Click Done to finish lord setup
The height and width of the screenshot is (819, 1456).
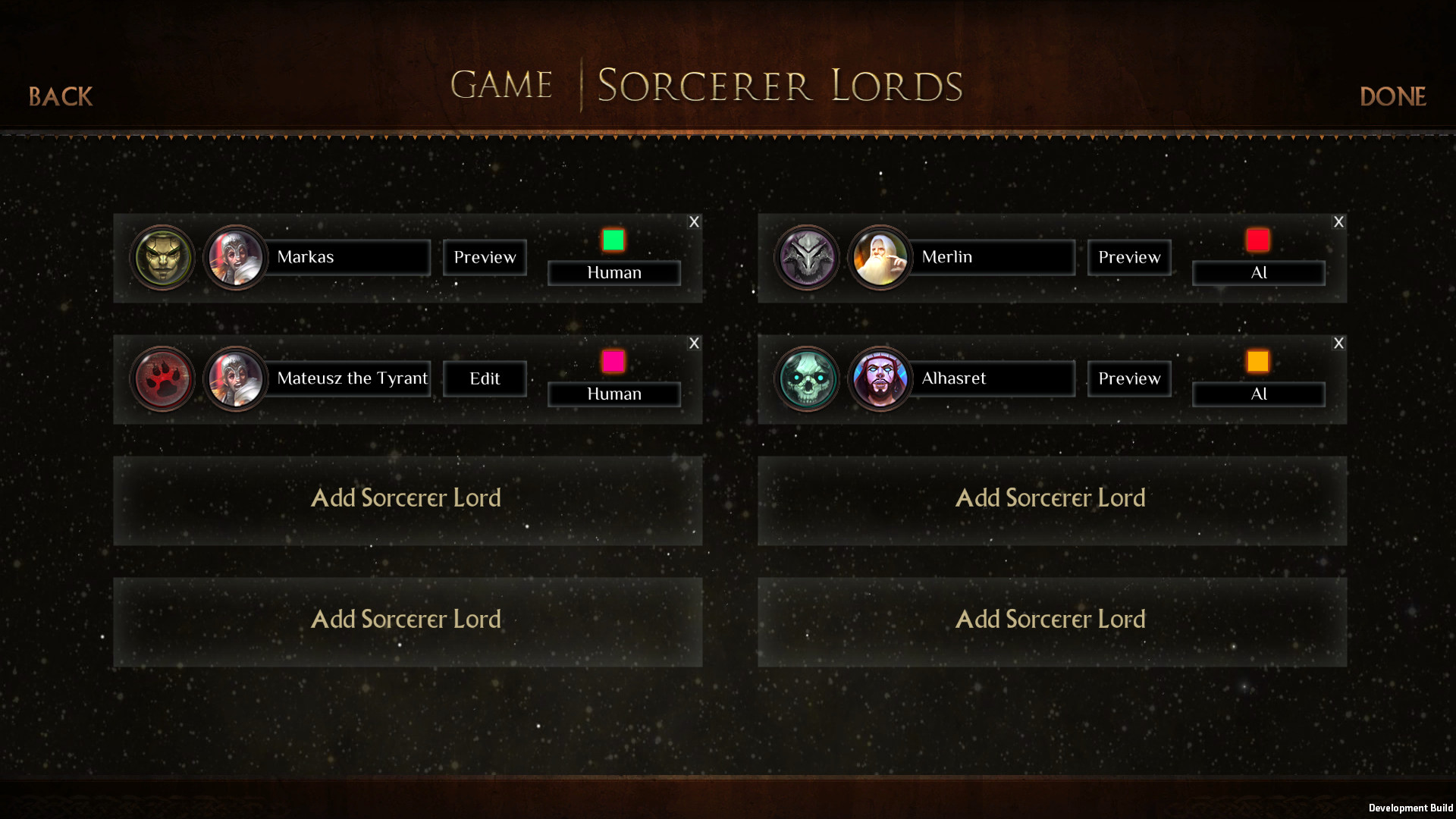tap(1392, 96)
